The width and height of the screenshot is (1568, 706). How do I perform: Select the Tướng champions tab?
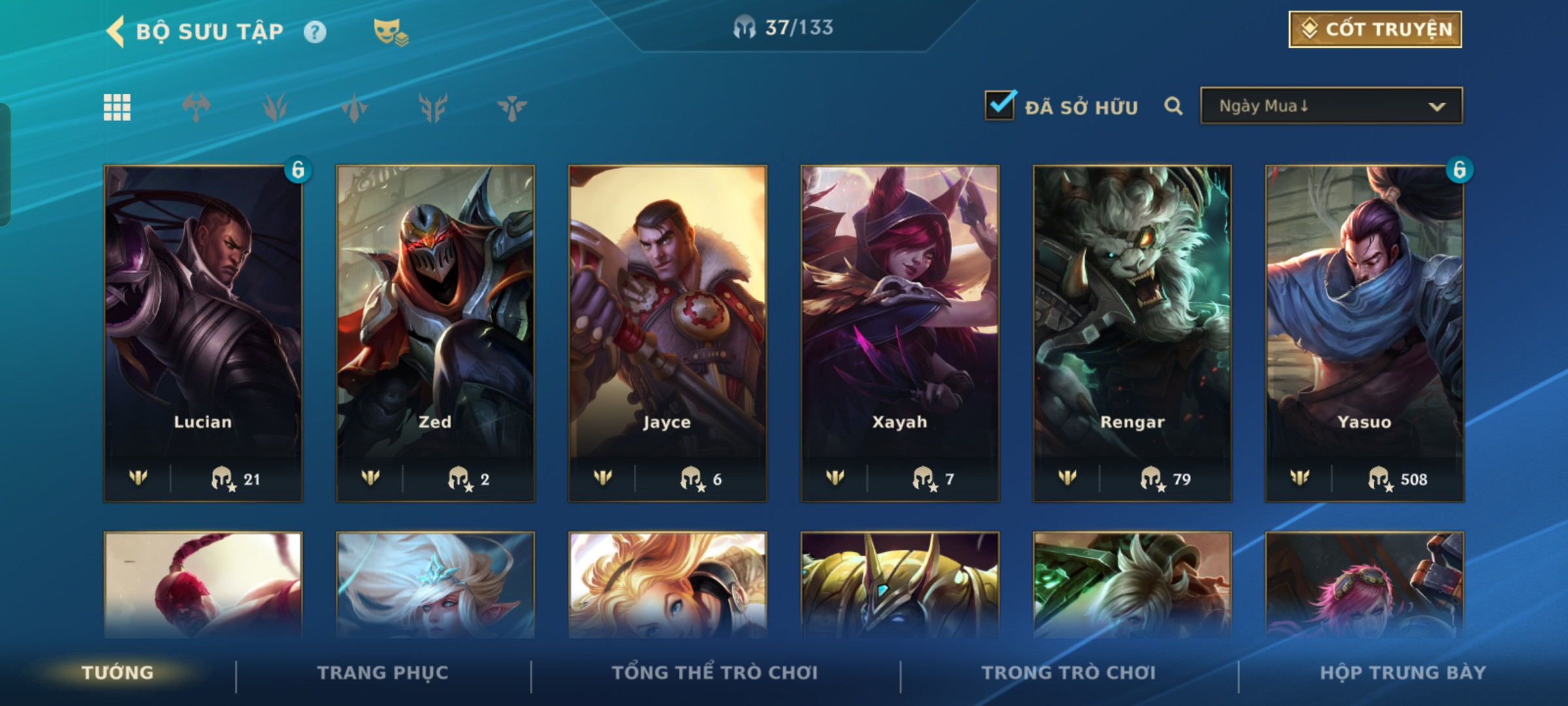point(118,673)
